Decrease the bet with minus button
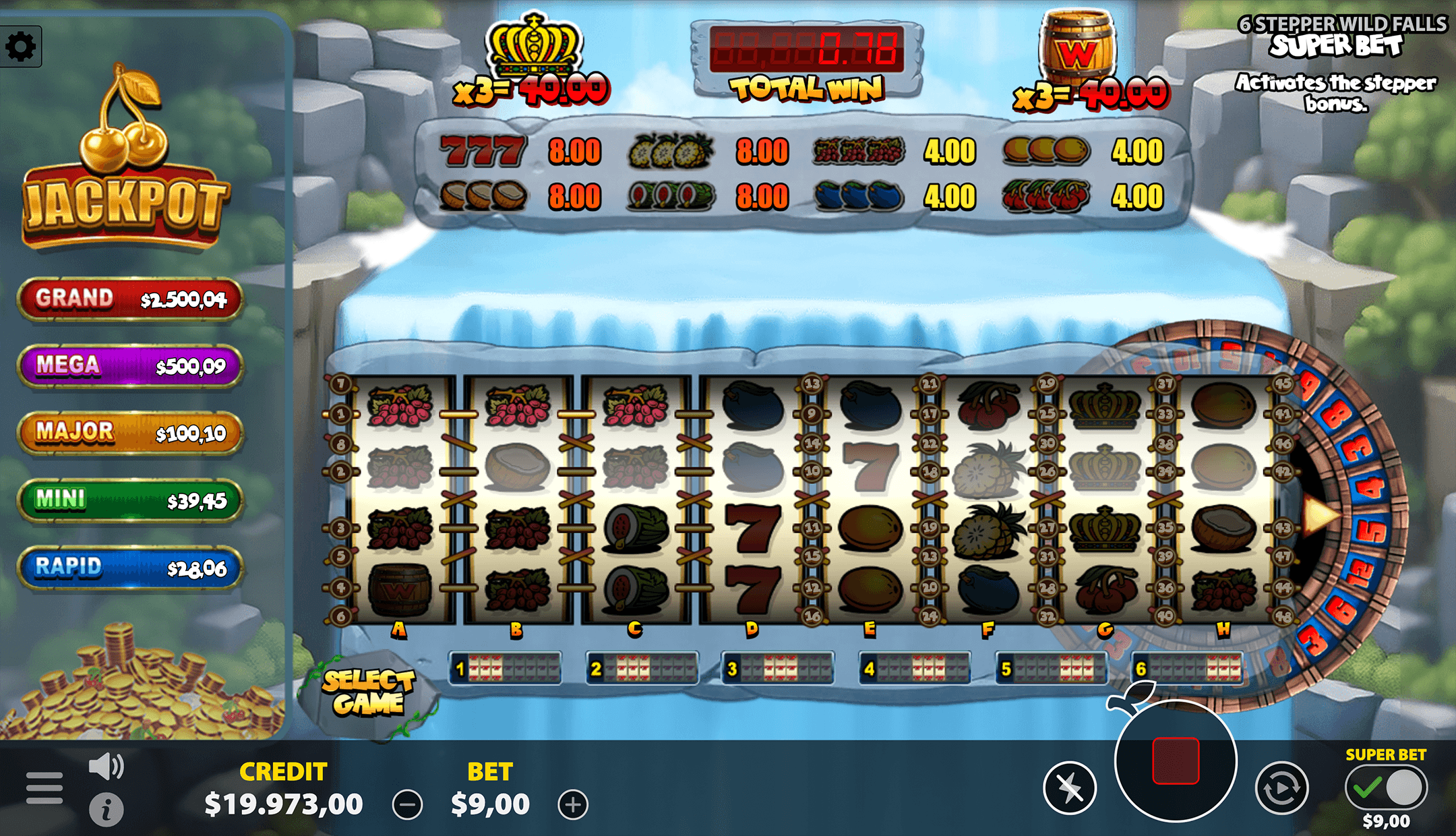The height and width of the screenshot is (836, 1456). [407, 805]
